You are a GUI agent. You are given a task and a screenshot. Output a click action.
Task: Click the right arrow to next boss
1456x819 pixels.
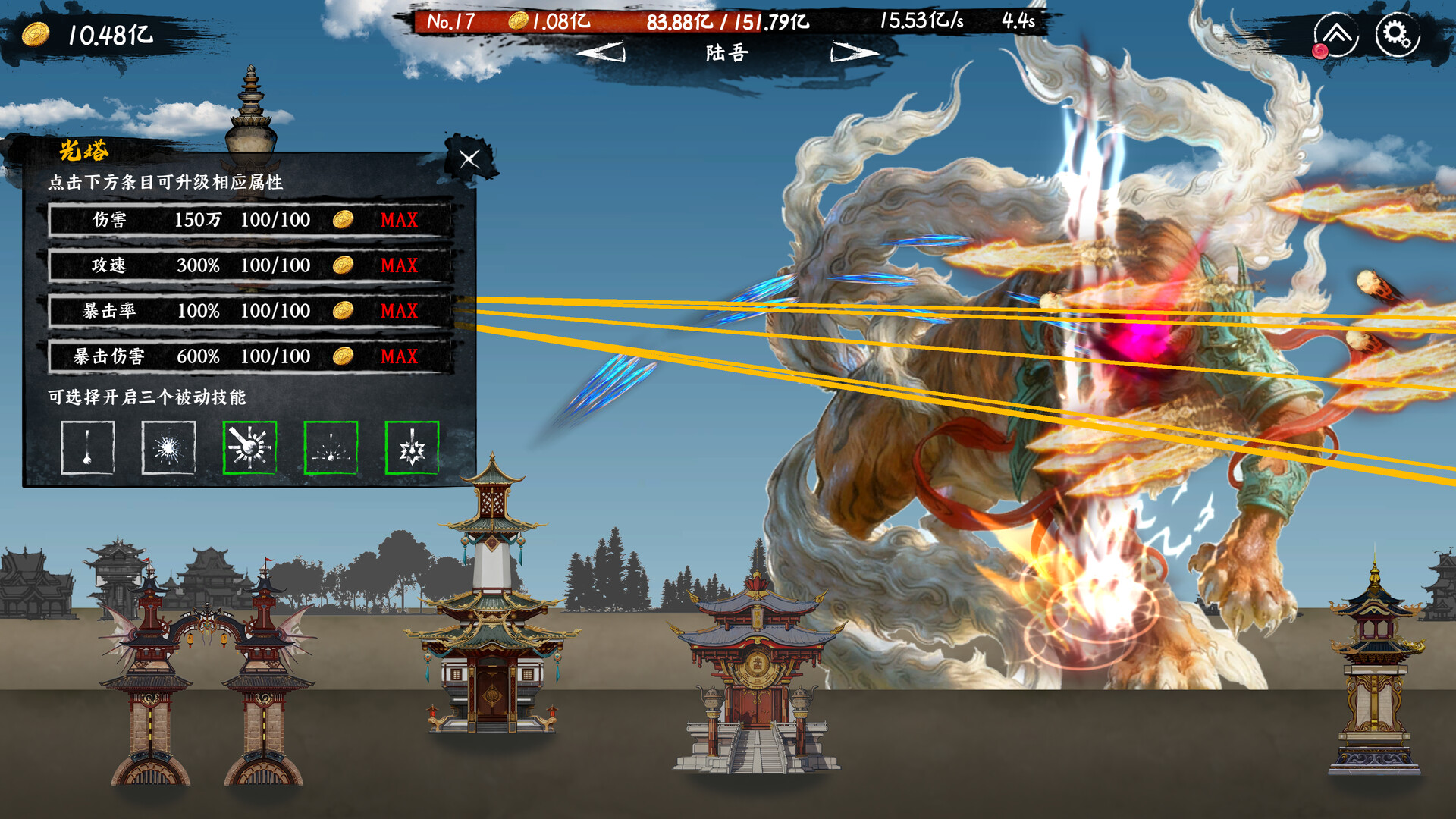[853, 53]
